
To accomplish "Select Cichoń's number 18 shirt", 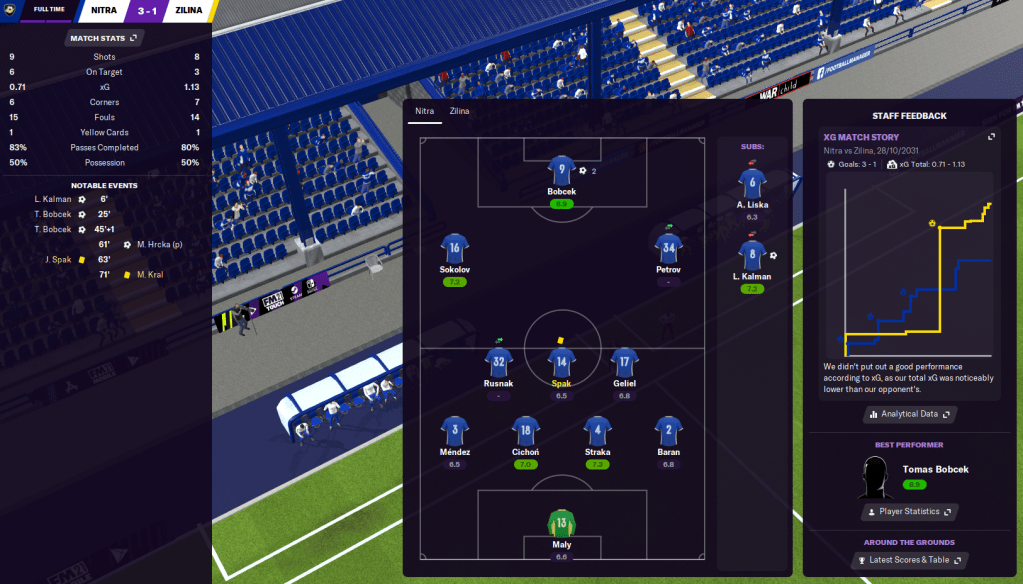I will 526,431.
